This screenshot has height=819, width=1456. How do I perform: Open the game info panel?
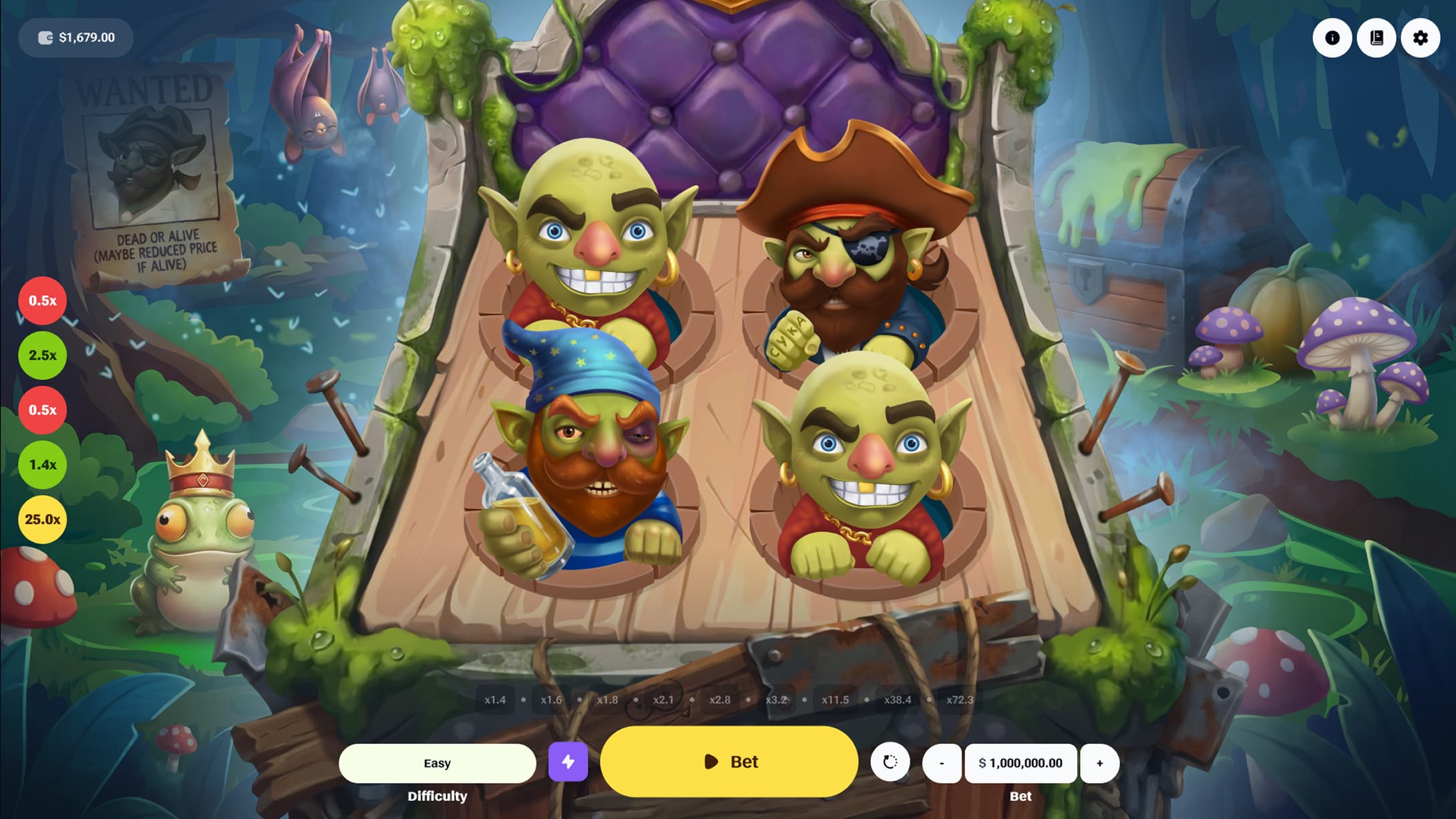[1332, 38]
